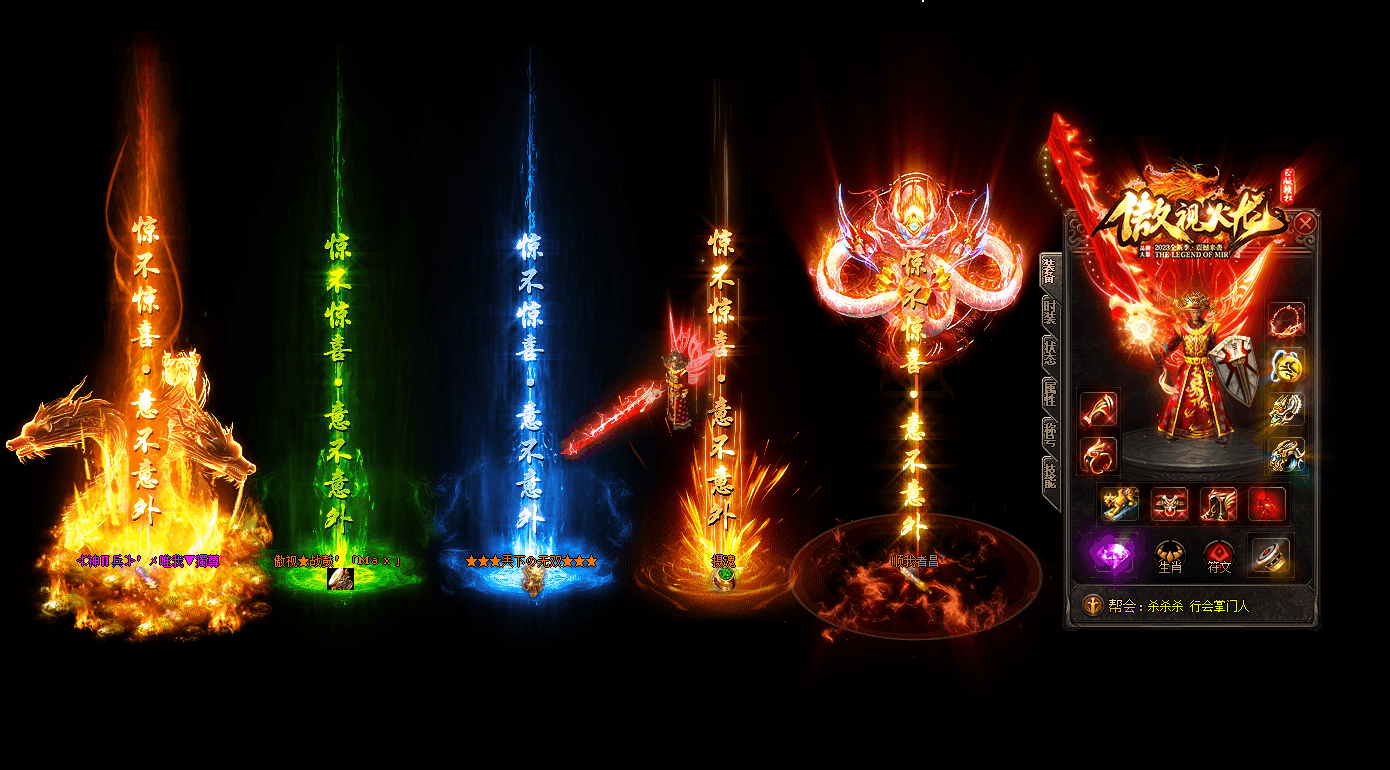Select the 技能 skills tab
Screen dimensions: 1390x770
coord(1050,475)
